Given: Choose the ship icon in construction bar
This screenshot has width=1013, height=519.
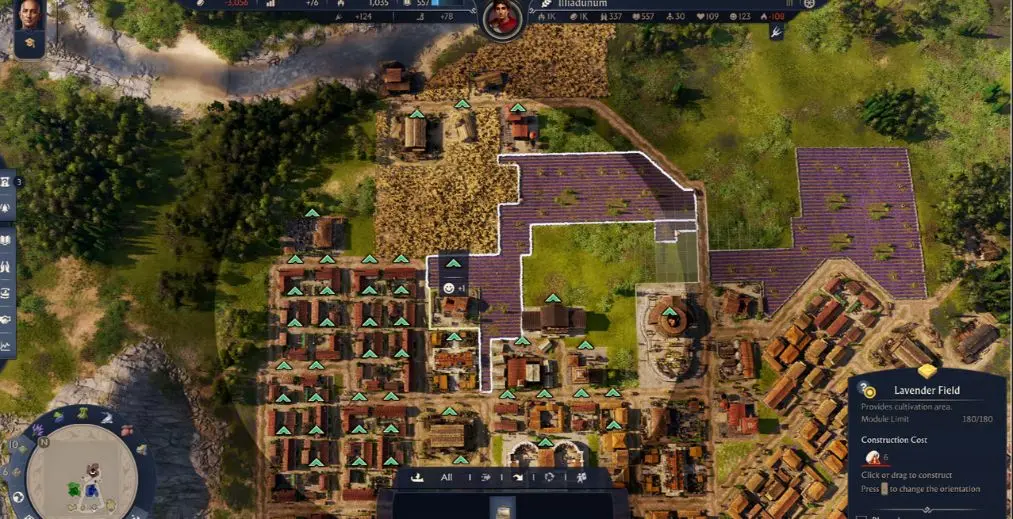Looking at the screenshot, I should coord(419,477).
